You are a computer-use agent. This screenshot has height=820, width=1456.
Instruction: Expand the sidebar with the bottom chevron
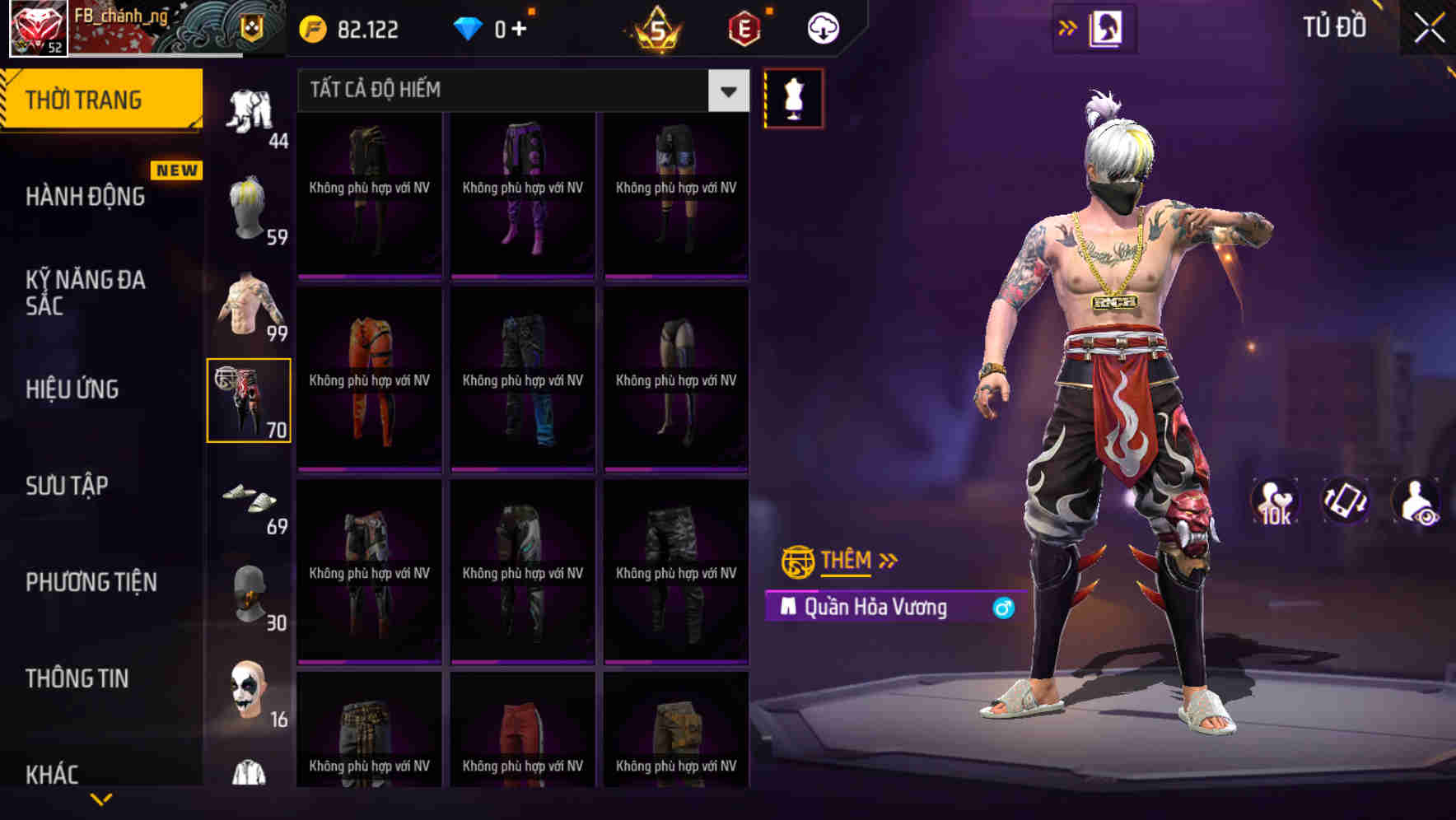pyautogui.click(x=101, y=800)
